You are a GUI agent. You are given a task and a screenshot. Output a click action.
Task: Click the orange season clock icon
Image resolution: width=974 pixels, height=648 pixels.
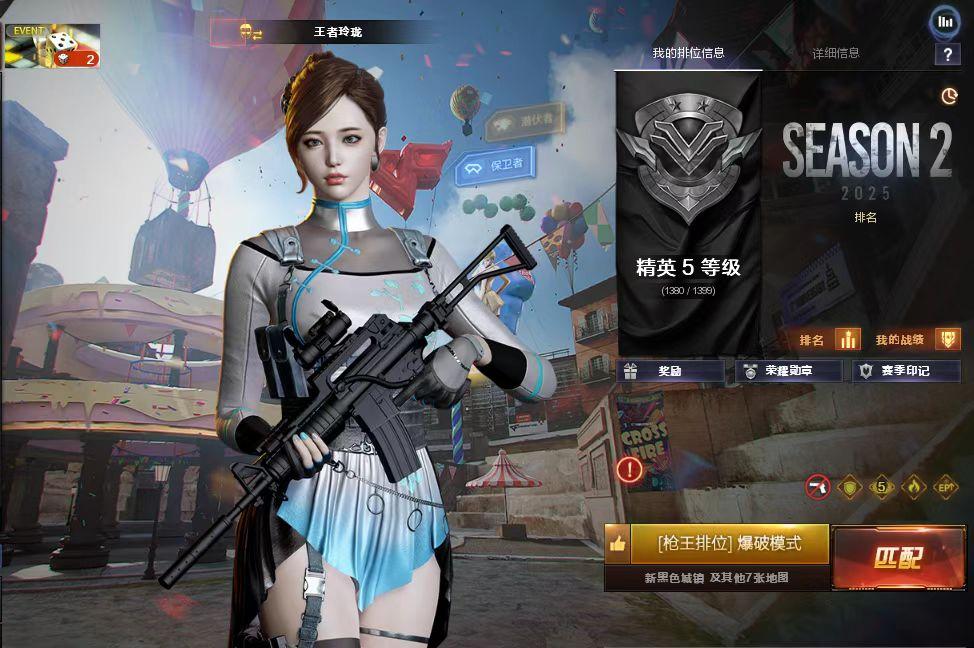949,96
